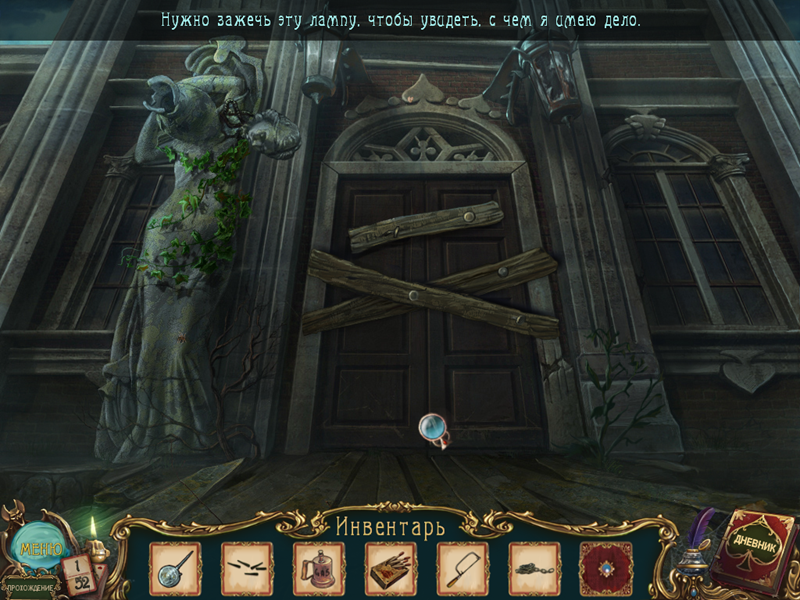Screen dimensions: 800x600
Task: Pick the oil lantern from inventory
Action: tap(319, 567)
